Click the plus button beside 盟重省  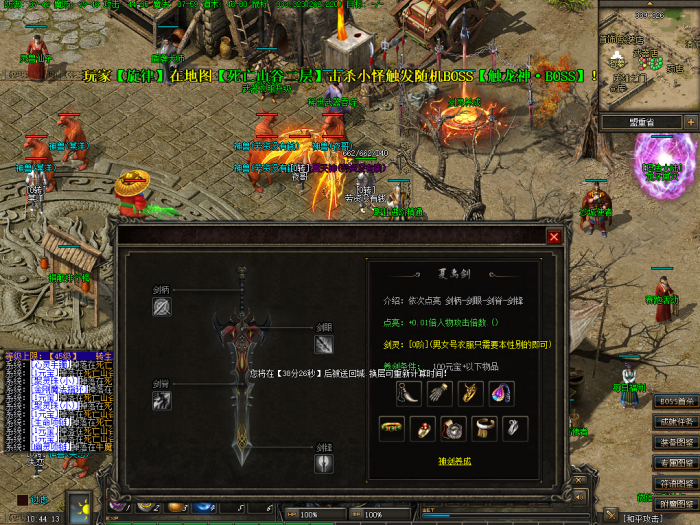(x=690, y=121)
